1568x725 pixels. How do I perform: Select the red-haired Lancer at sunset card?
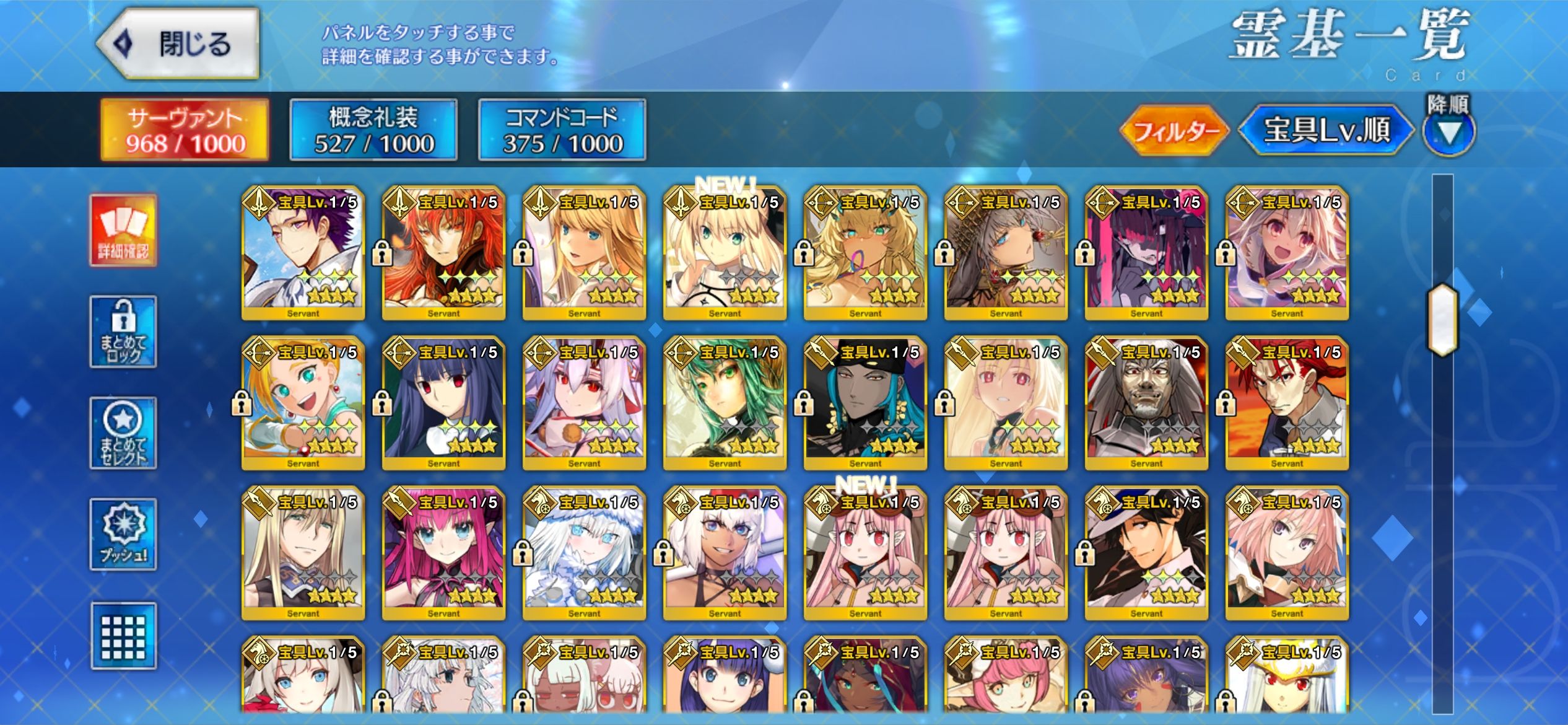coord(1287,404)
